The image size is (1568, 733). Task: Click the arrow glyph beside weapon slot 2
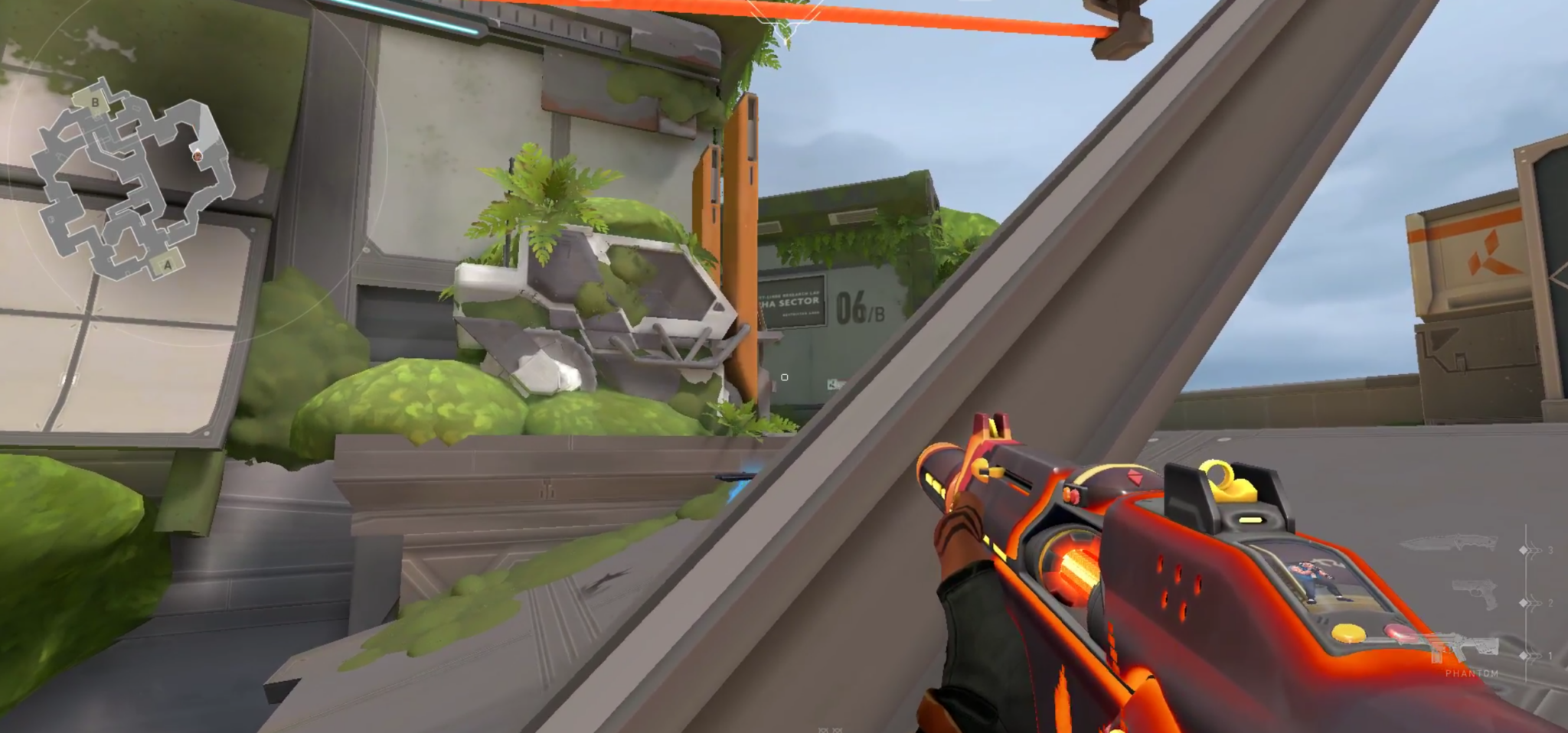[x=1534, y=602]
